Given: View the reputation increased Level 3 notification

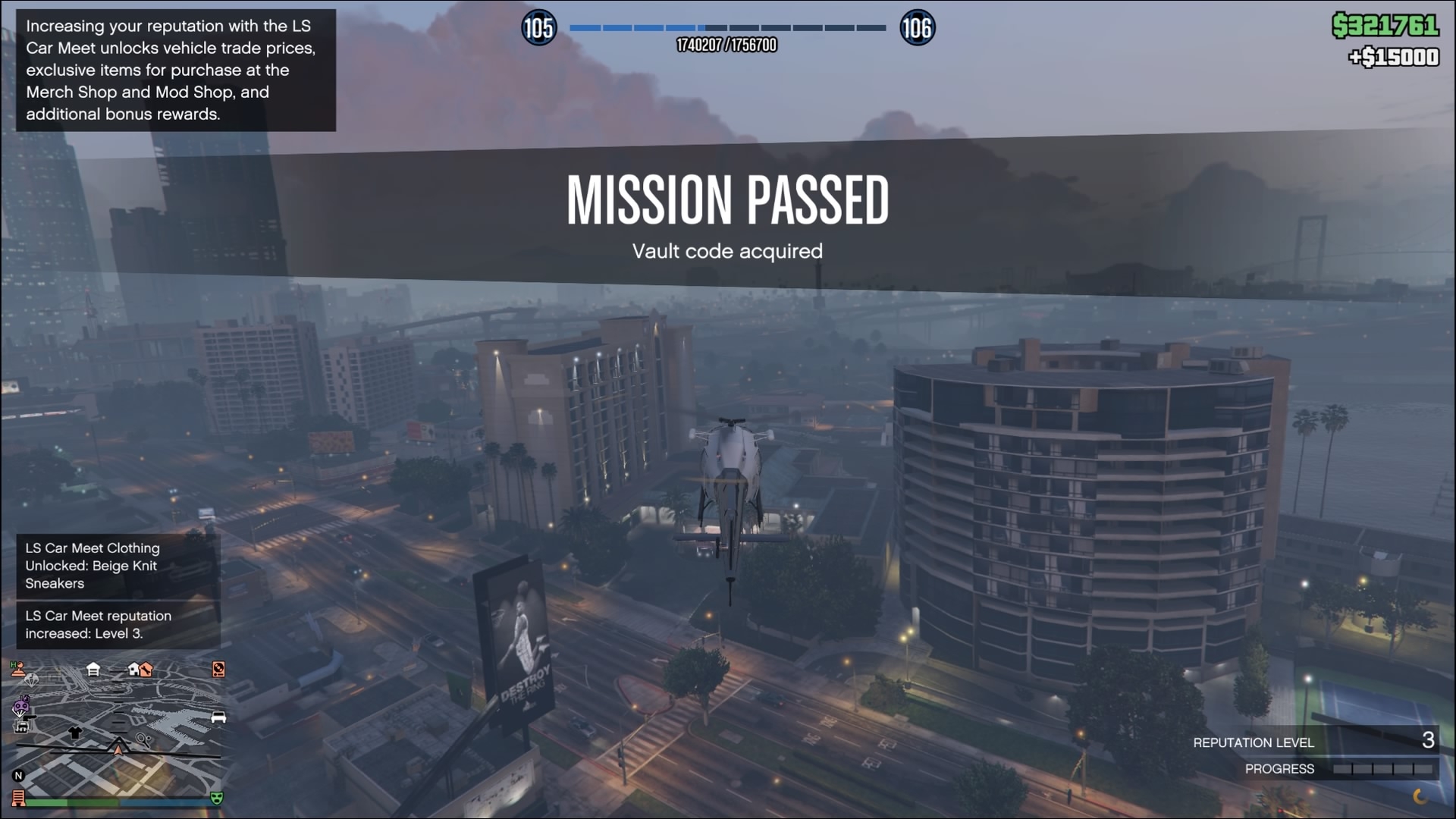Looking at the screenshot, I should coord(118,625).
